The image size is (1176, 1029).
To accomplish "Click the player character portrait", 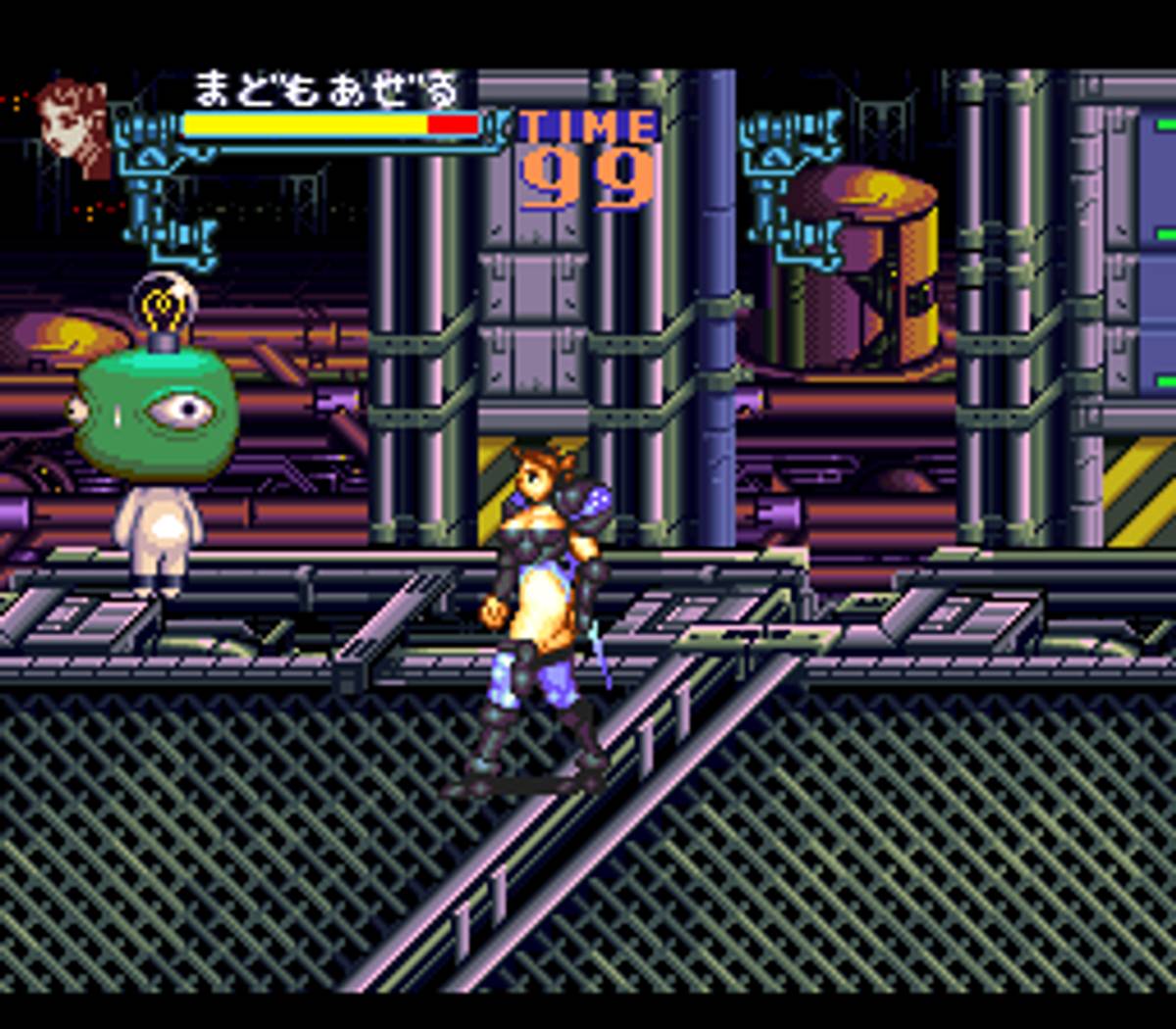I will [73, 127].
